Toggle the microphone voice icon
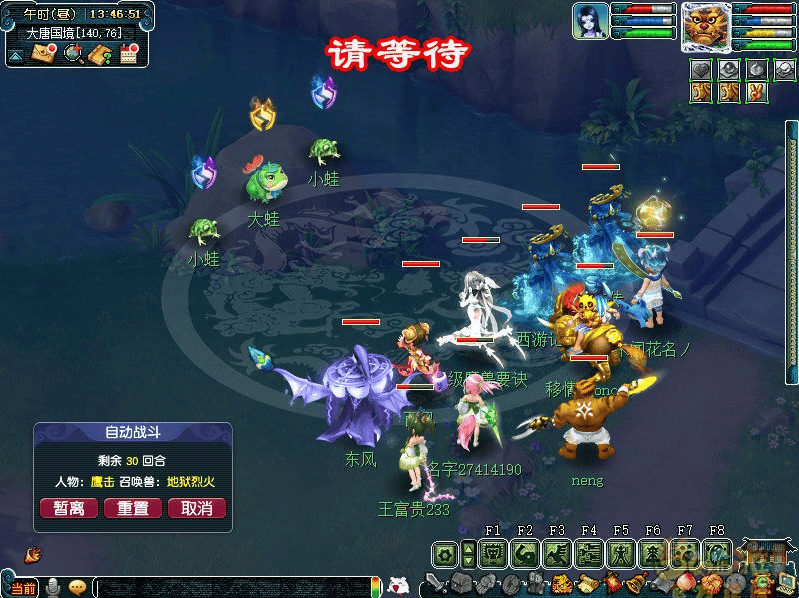 click(x=52, y=587)
